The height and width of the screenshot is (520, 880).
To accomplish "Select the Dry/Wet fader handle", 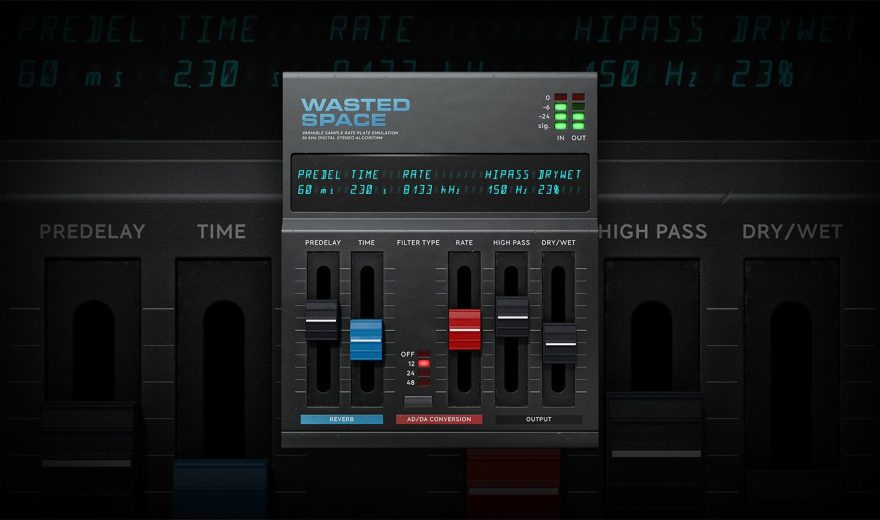I will pos(560,342).
